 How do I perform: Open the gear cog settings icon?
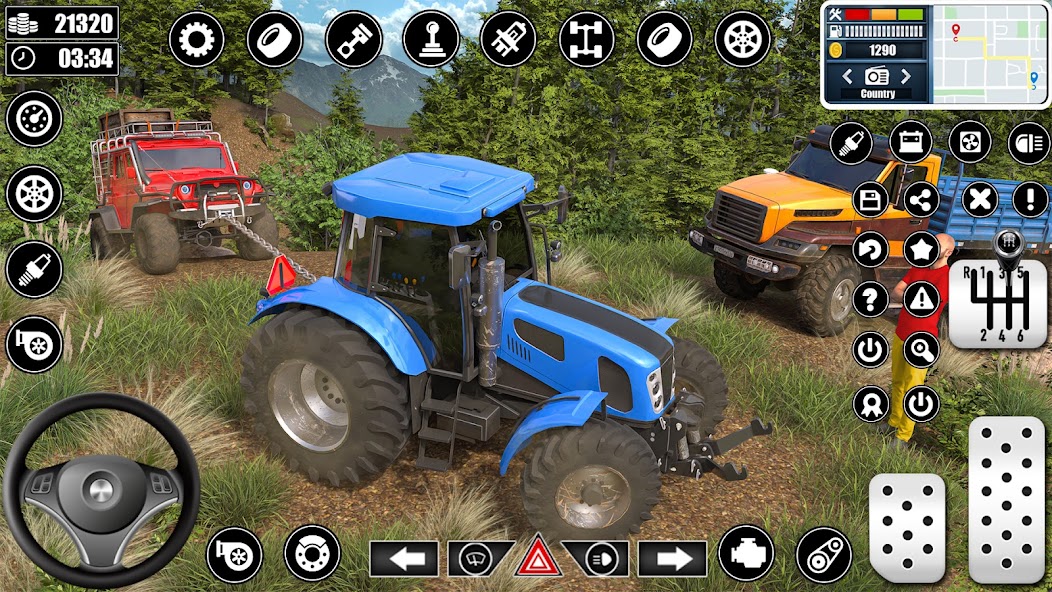[x=196, y=40]
